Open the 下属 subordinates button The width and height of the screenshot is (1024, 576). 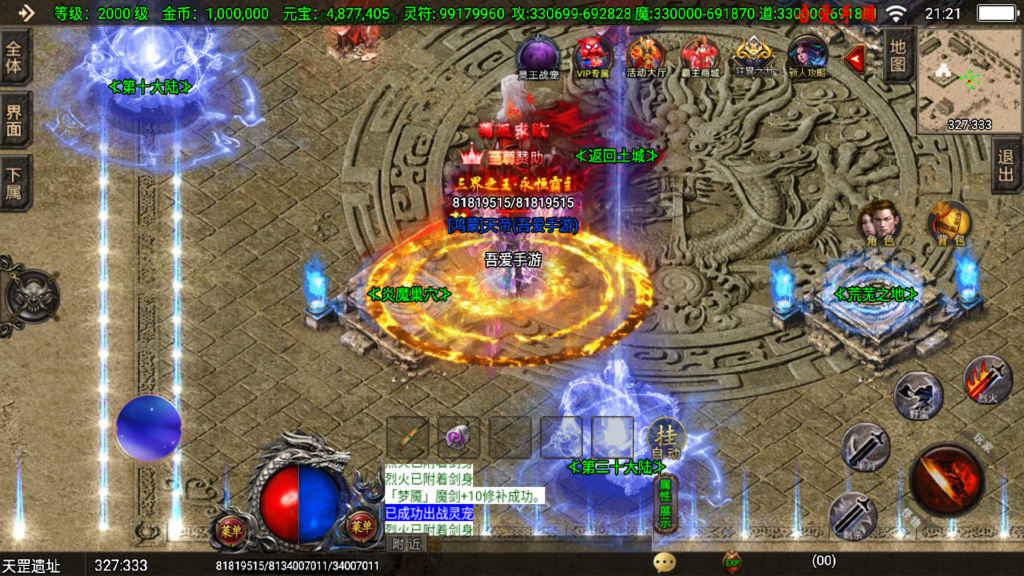15,182
